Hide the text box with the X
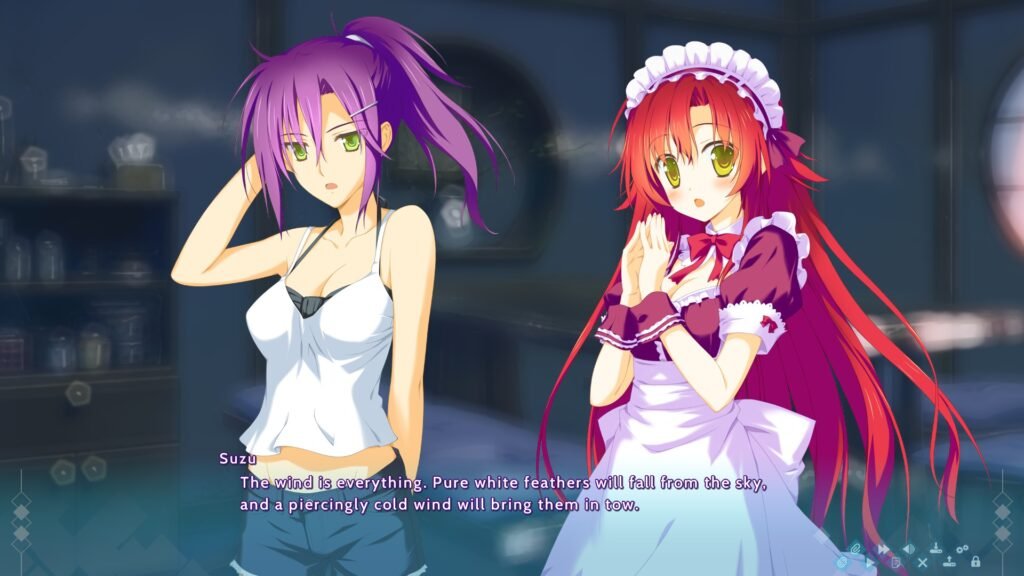Screen dimensions: 1024x576 (922, 563)
